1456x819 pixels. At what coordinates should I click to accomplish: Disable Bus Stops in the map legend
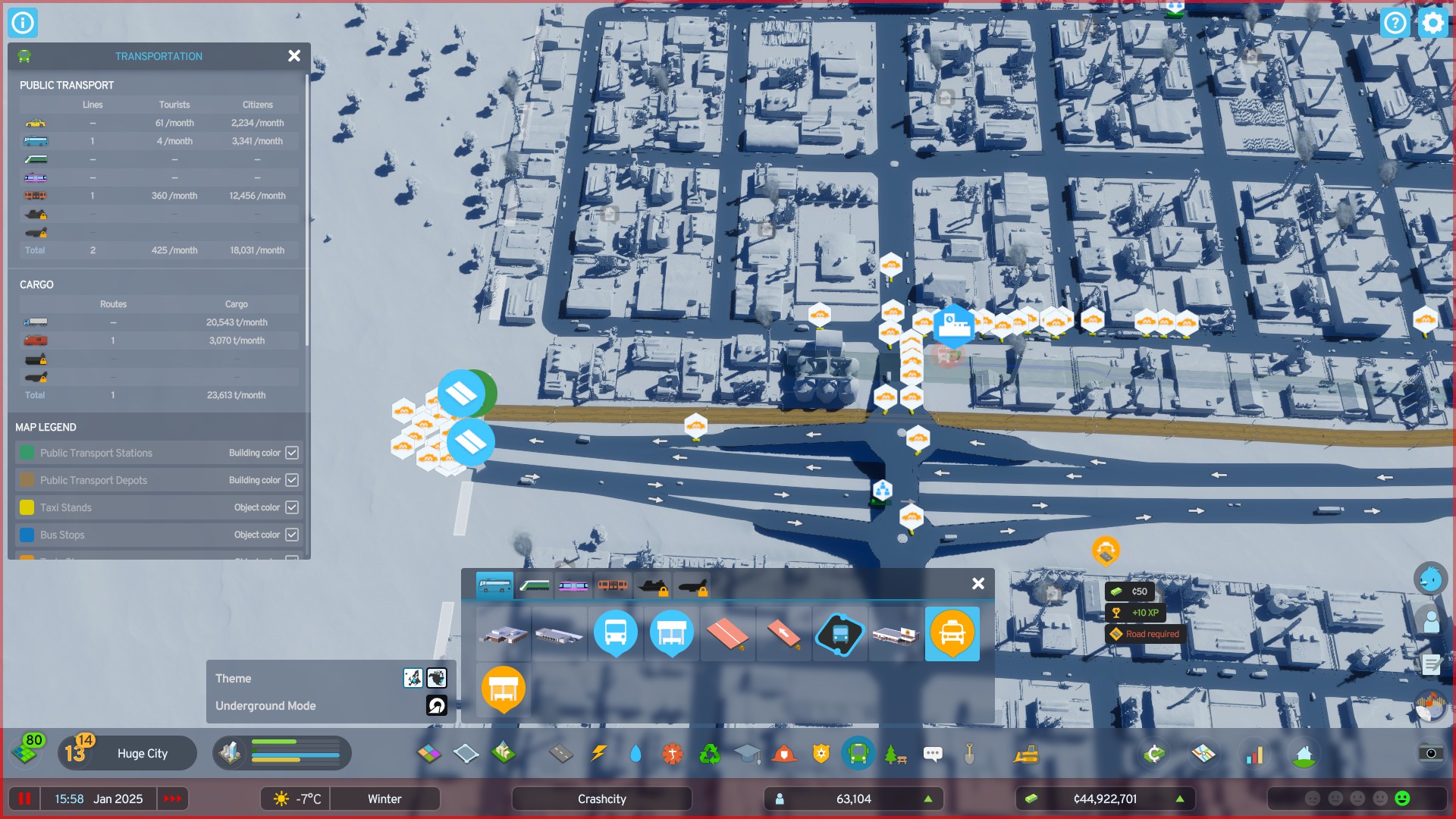[x=293, y=535]
